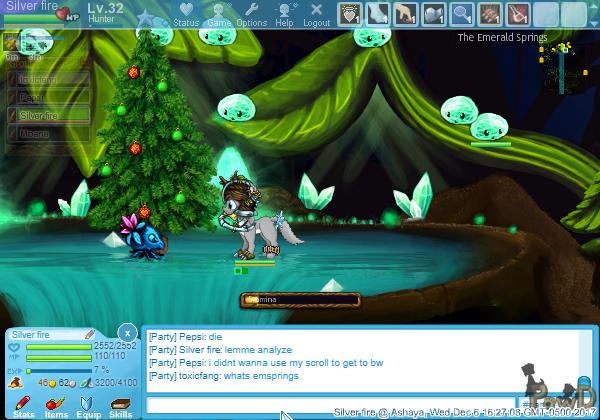Click the Logout button
Viewport: 600px width, 420px height.
coord(316,14)
